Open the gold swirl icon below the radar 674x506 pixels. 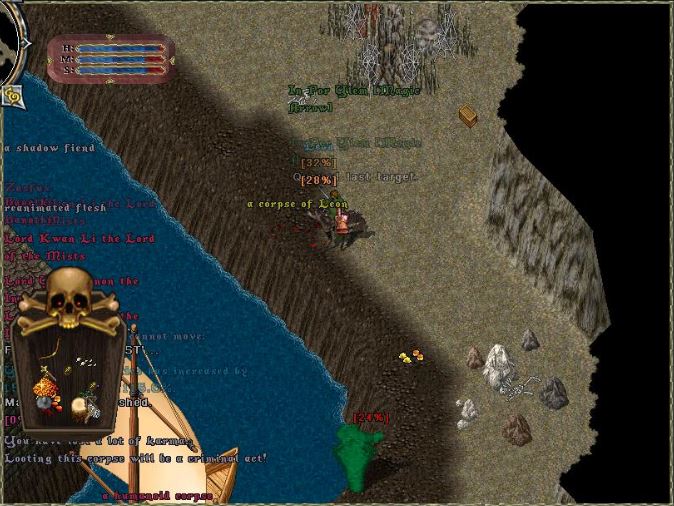(x=12, y=95)
